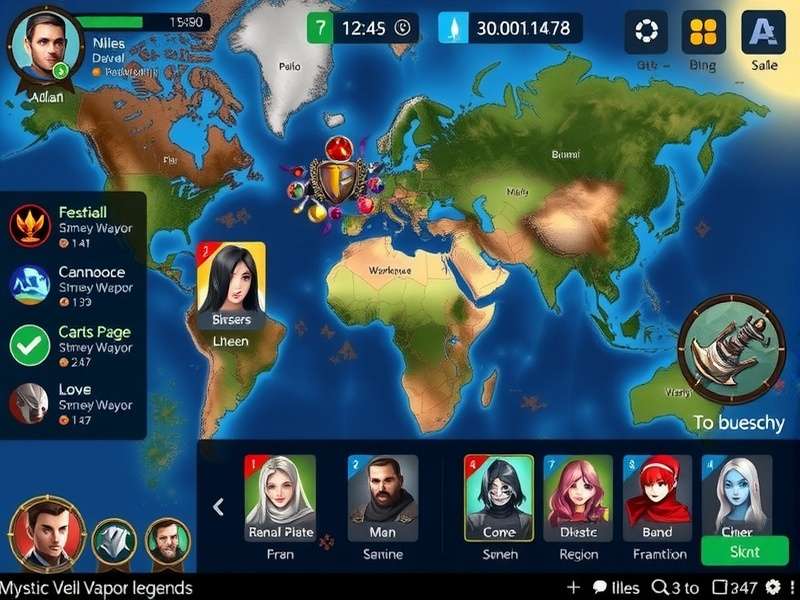This screenshot has width=800, height=600.
Task: Pick the Diestc pink-haired hero card
Action: pyautogui.click(x=578, y=498)
